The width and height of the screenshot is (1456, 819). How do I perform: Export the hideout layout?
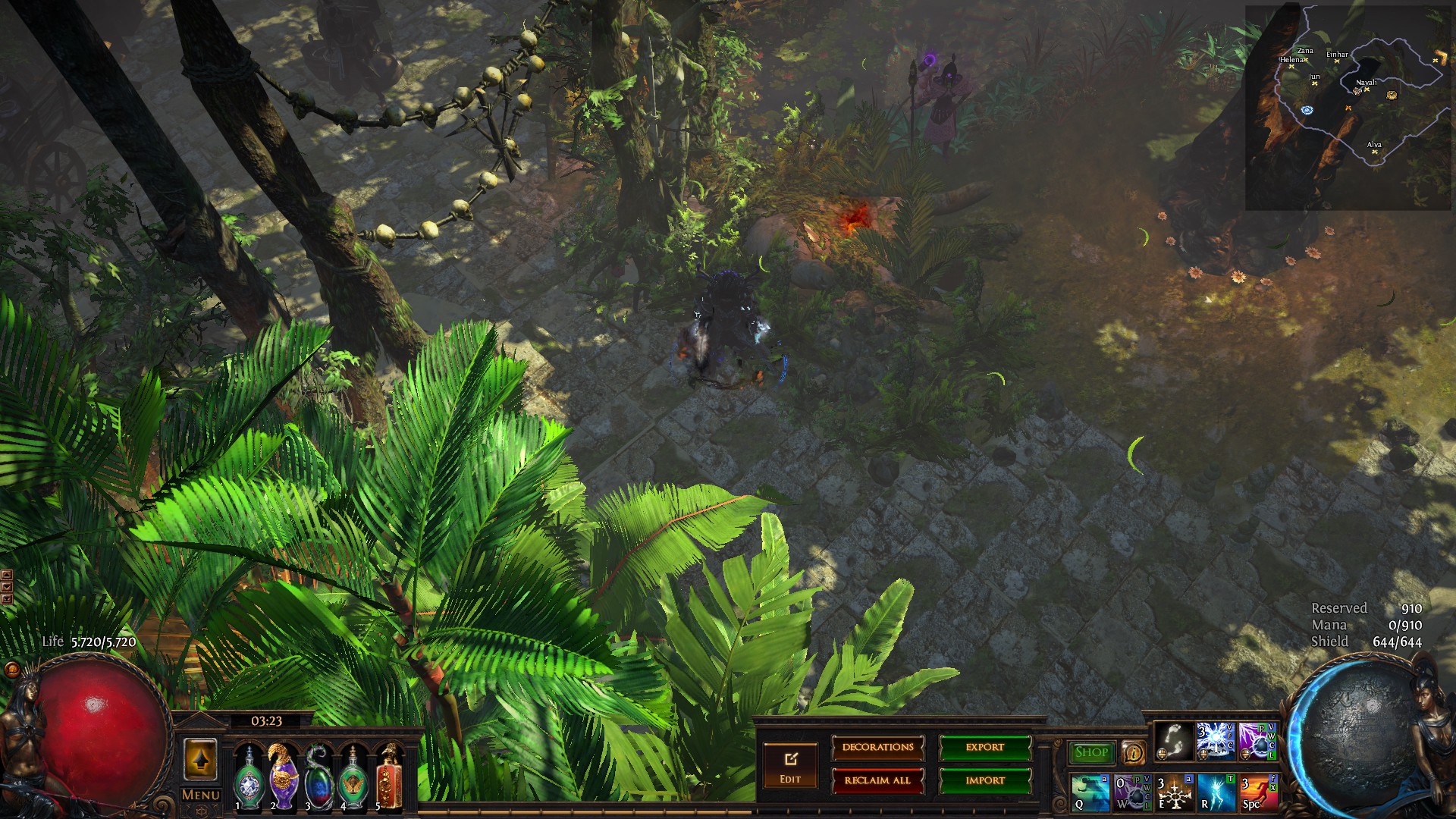pos(985,748)
